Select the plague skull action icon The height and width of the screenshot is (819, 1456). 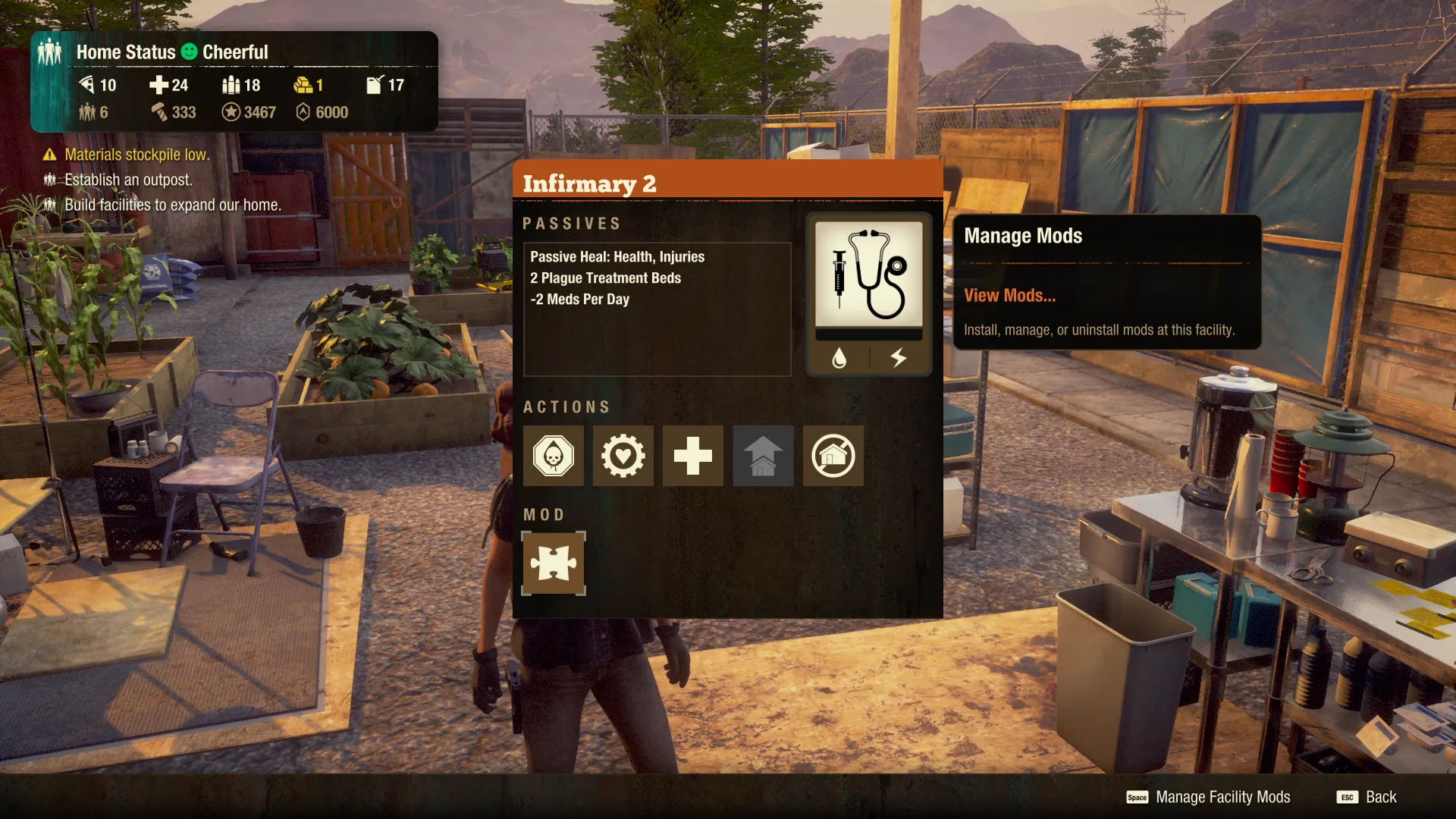(554, 456)
